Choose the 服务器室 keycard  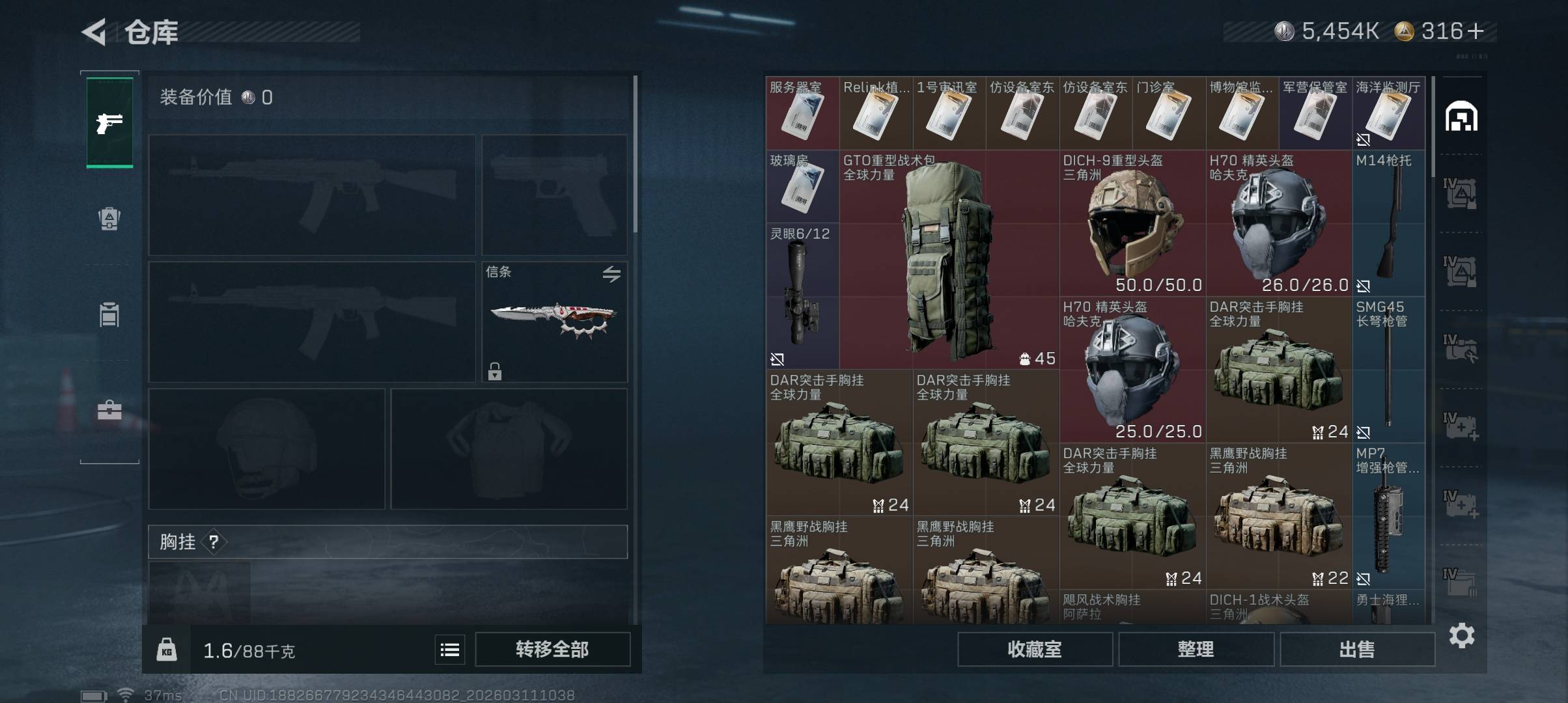click(802, 113)
